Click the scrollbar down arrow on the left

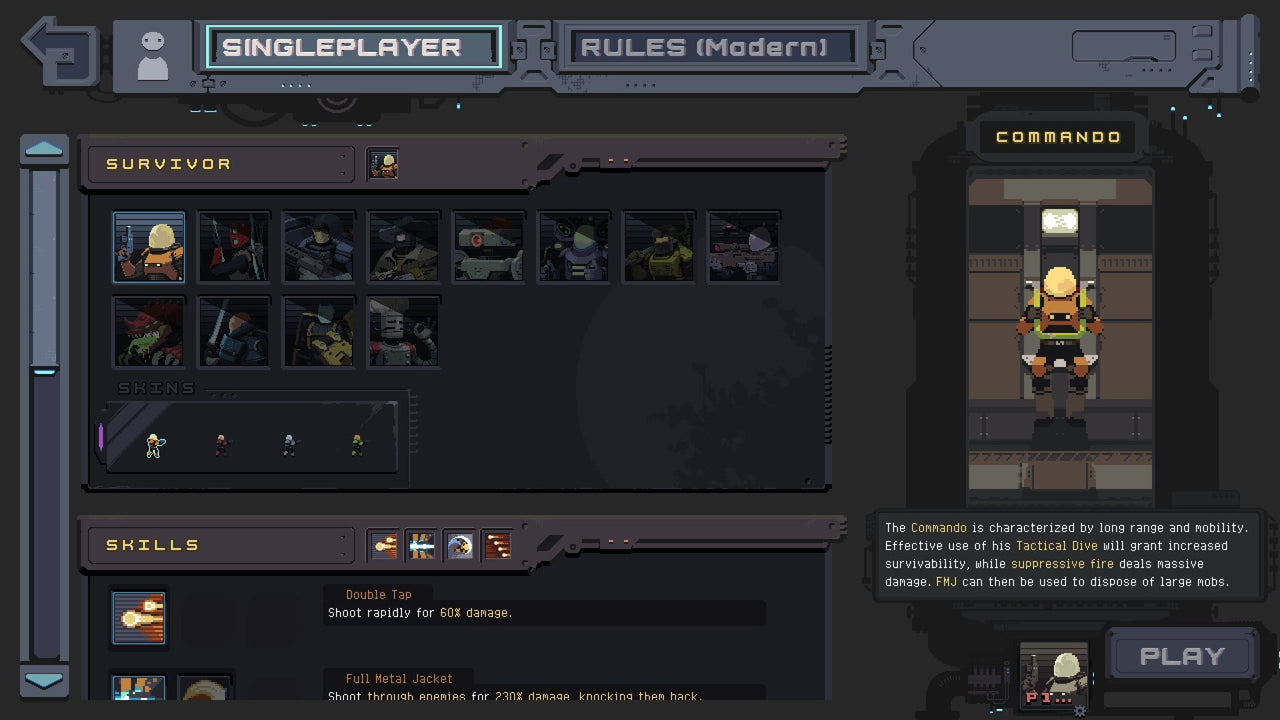(x=43, y=682)
